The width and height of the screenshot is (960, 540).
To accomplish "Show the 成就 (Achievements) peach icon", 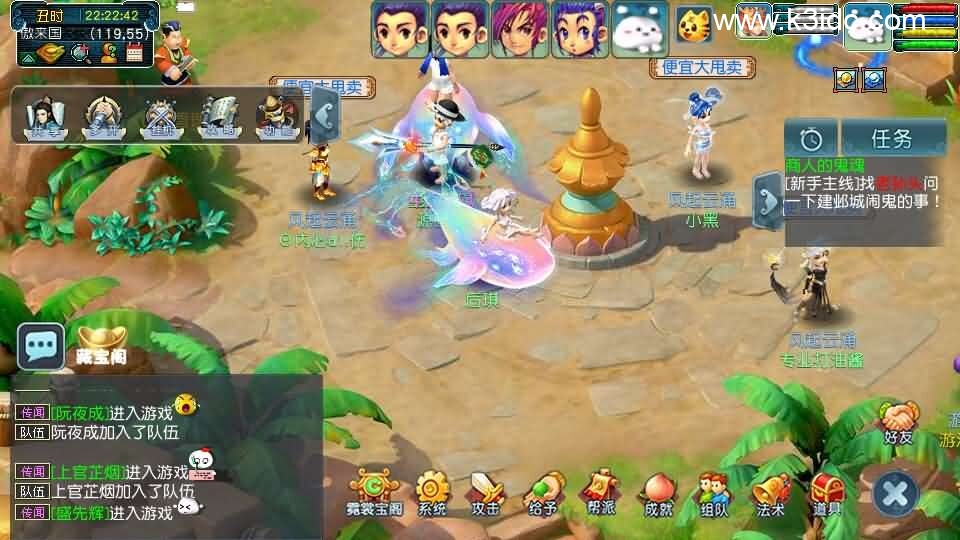I will (658, 490).
